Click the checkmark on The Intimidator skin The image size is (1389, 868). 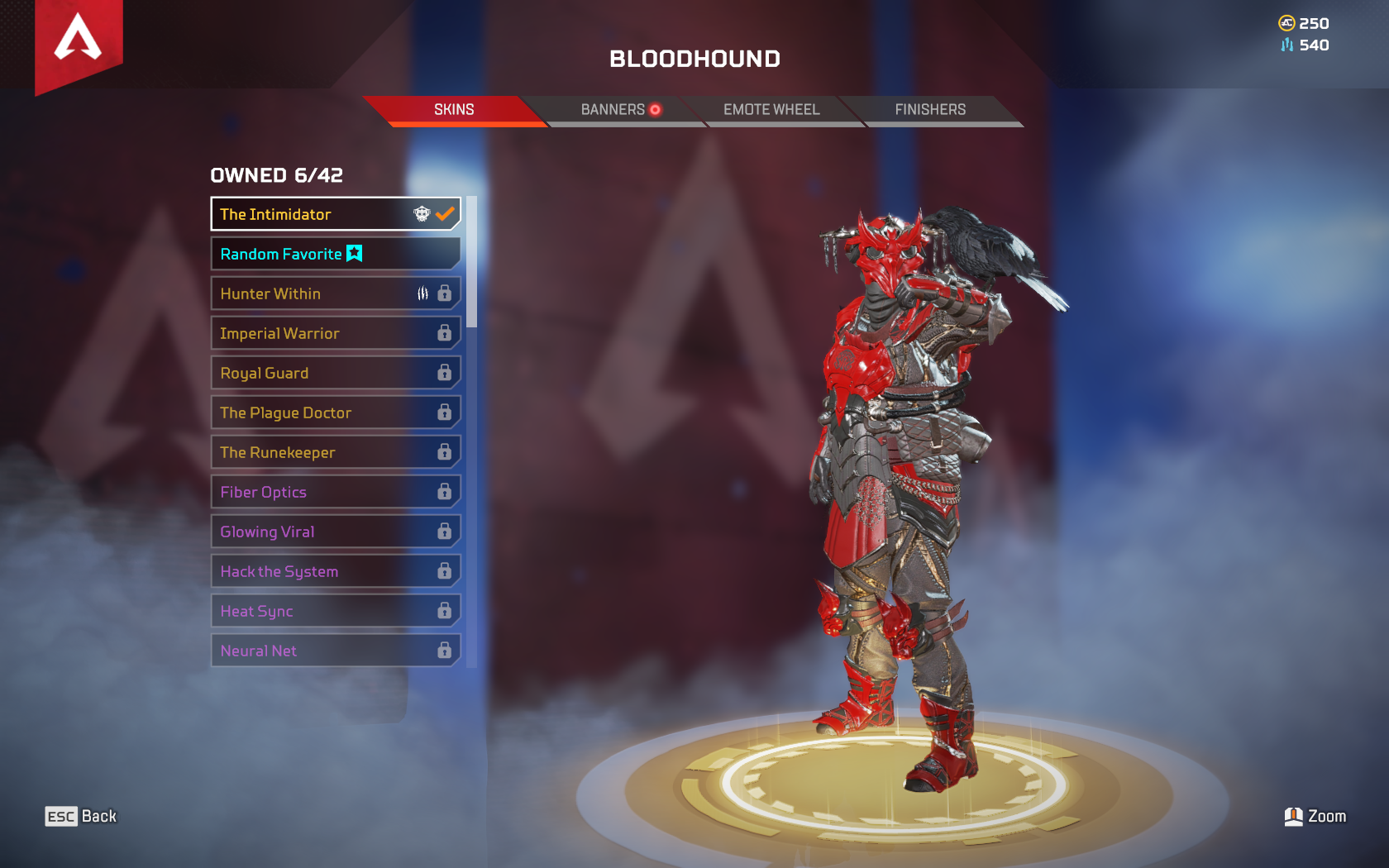click(x=445, y=212)
